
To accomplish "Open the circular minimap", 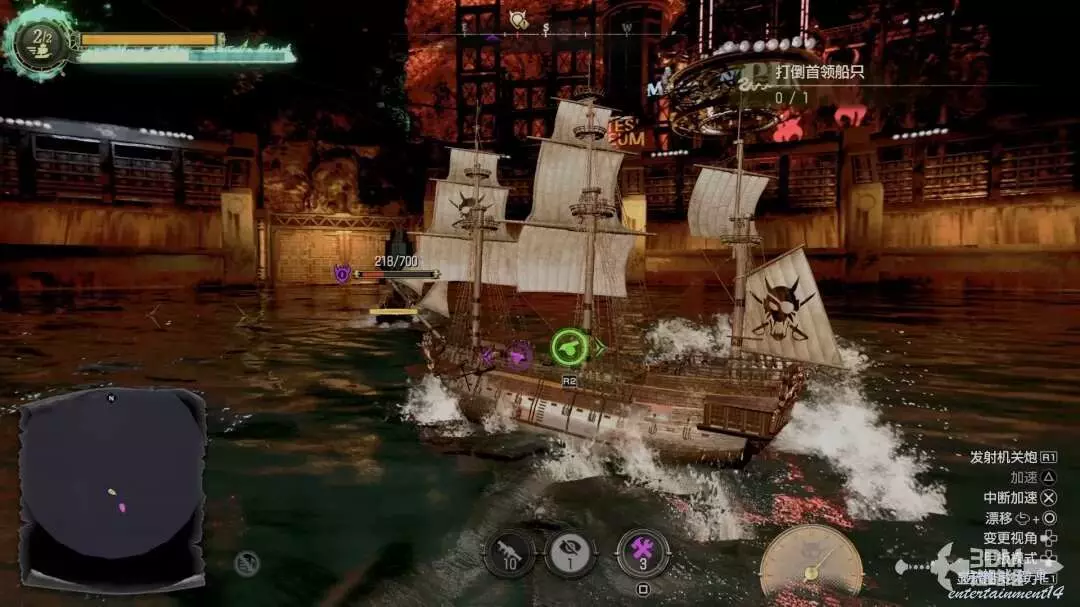I will 112,489.
